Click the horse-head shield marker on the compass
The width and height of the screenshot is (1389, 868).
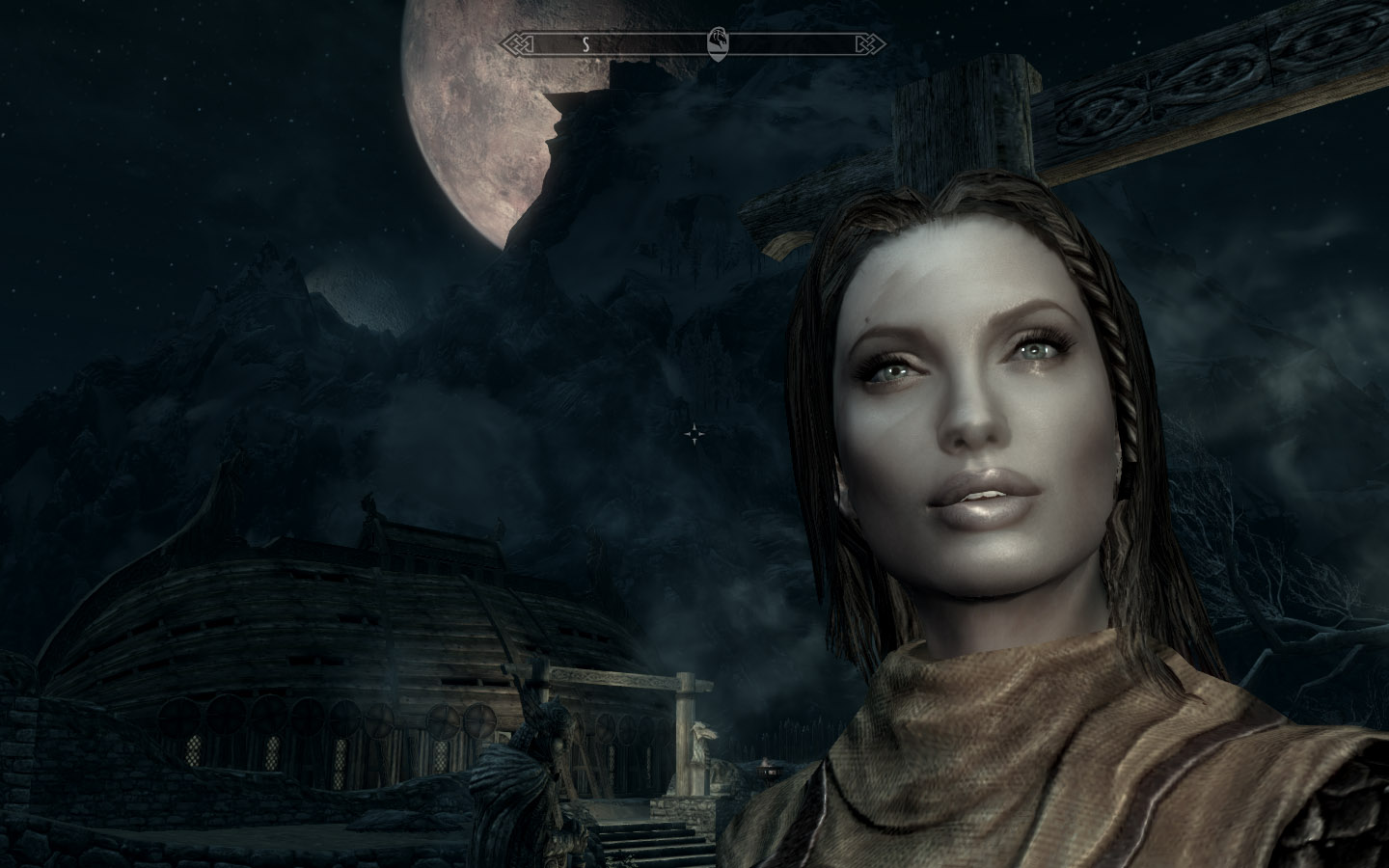(719, 41)
